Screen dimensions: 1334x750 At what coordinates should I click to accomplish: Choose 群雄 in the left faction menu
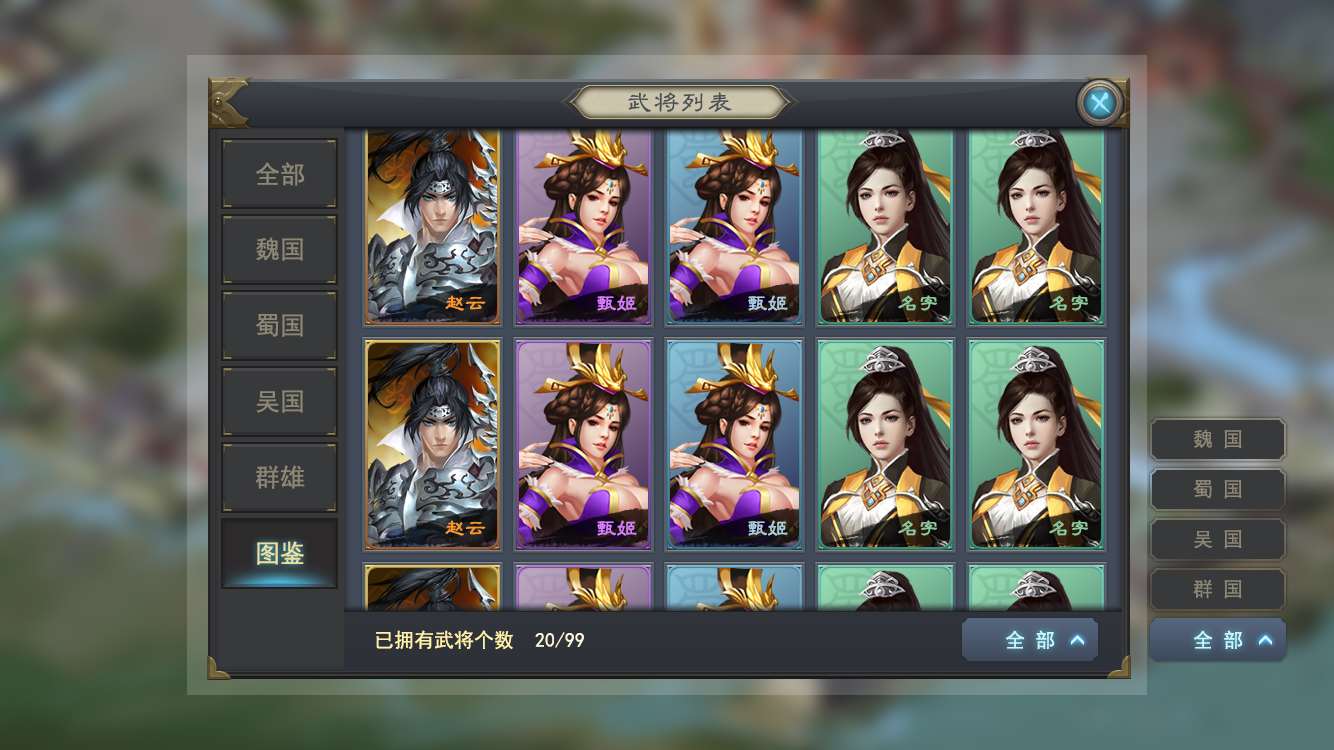(x=278, y=476)
